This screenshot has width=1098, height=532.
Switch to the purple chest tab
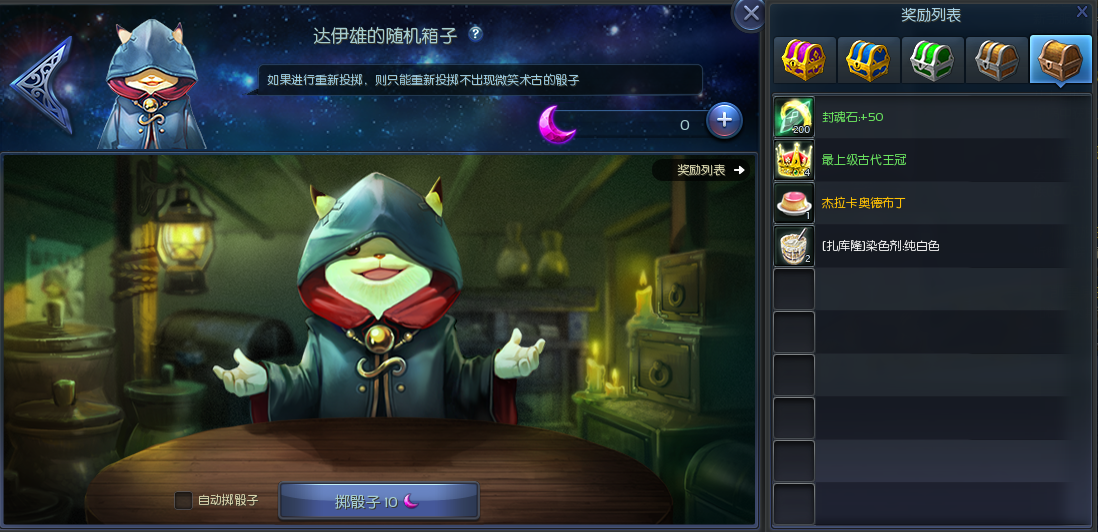tap(803, 60)
